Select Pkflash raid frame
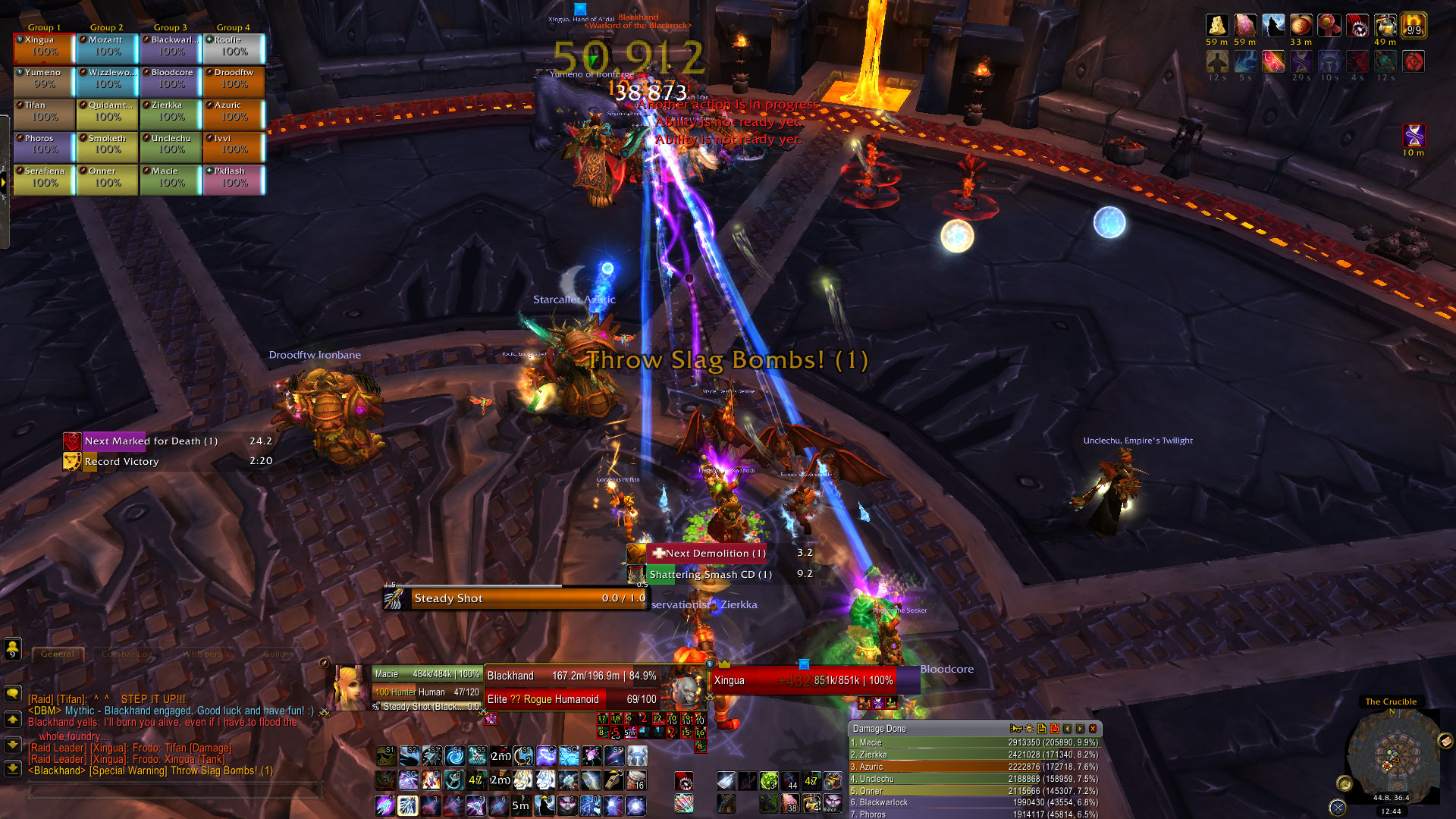Image resolution: width=1456 pixels, height=819 pixels. tap(234, 179)
